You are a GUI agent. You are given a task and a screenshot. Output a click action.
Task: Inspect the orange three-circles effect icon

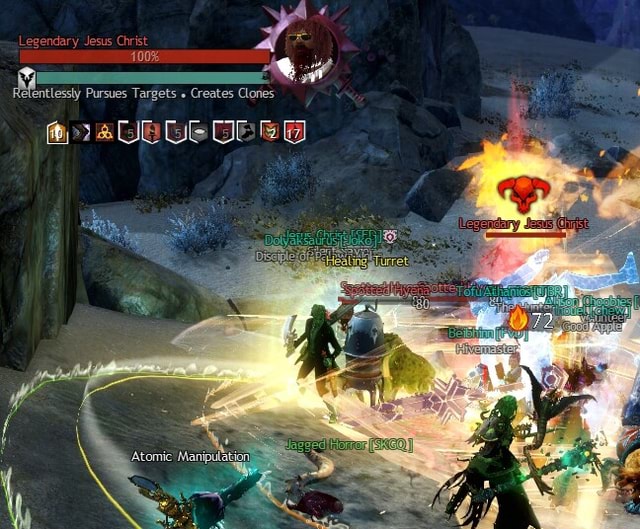pyautogui.click(x=104, y=131)
